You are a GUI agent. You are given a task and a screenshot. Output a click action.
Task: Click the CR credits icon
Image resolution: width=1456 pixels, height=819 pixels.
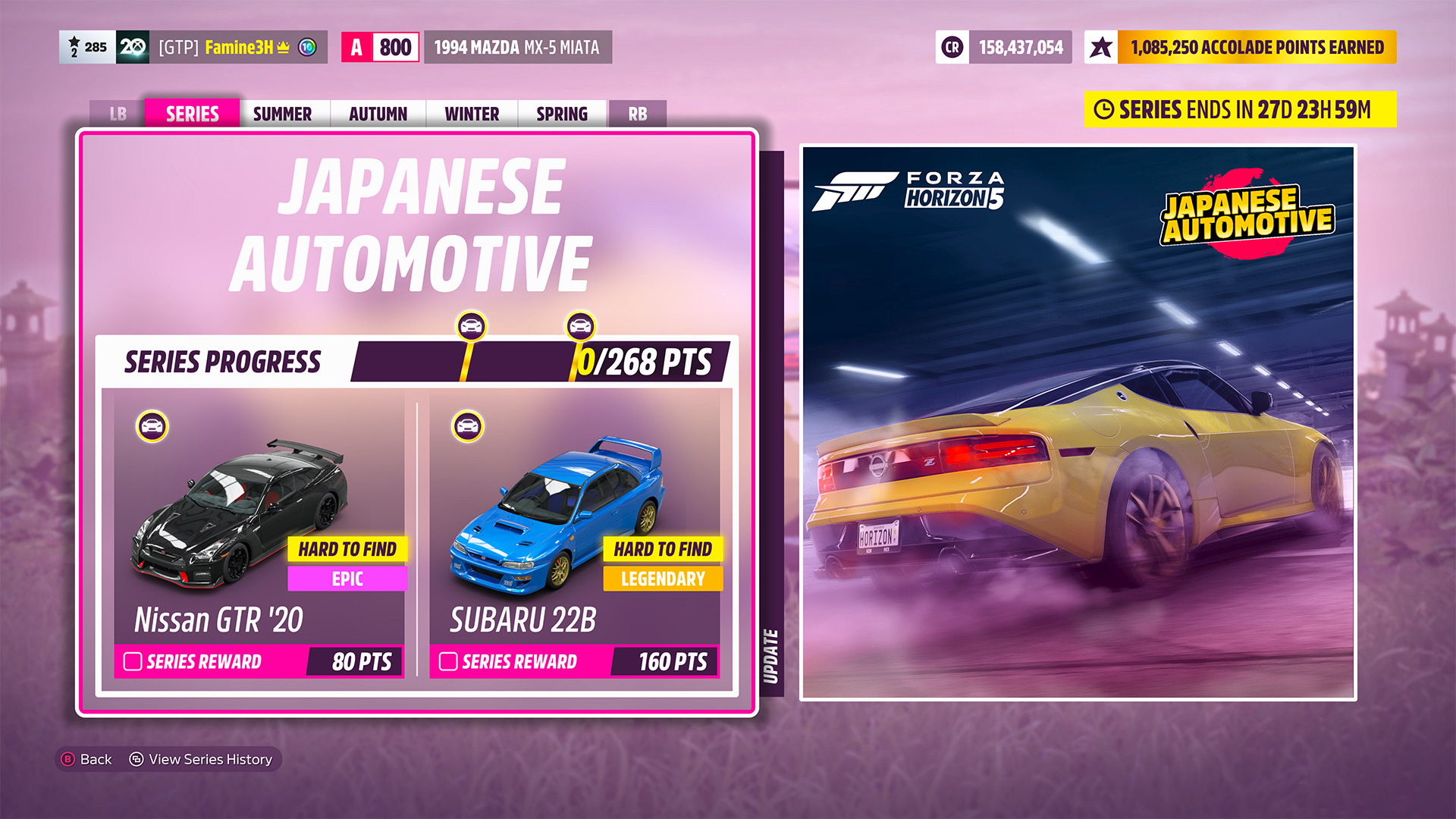tap(950, 47)
